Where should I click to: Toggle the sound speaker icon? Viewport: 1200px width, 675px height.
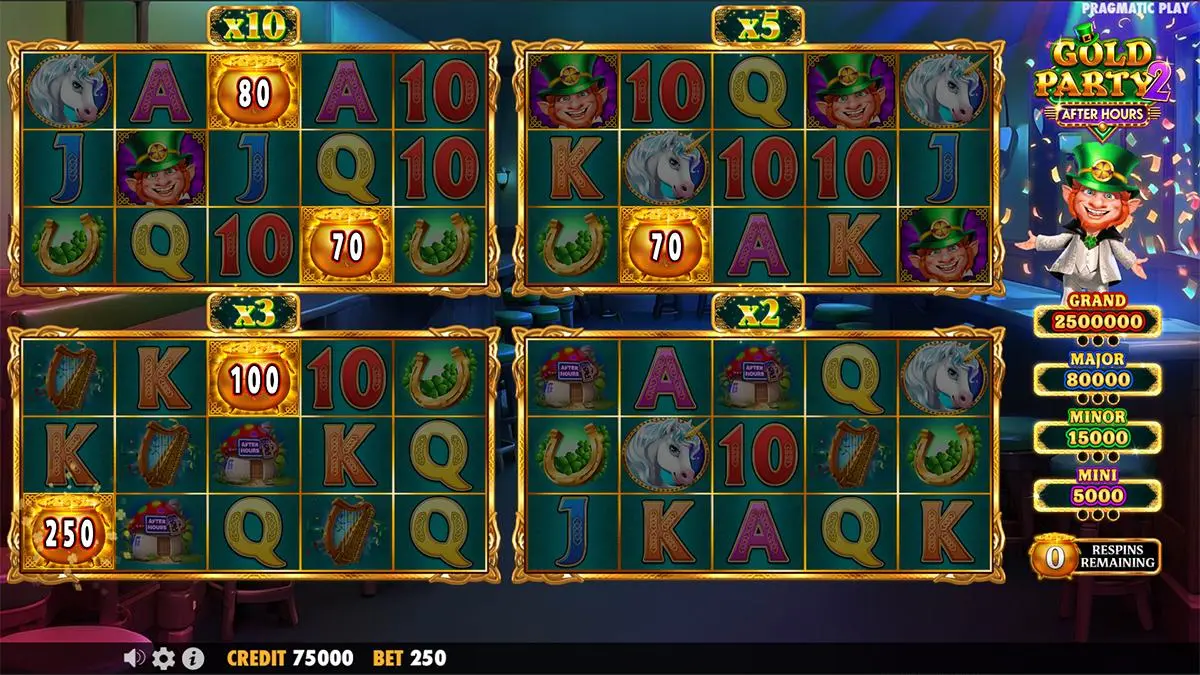(134, 658)
